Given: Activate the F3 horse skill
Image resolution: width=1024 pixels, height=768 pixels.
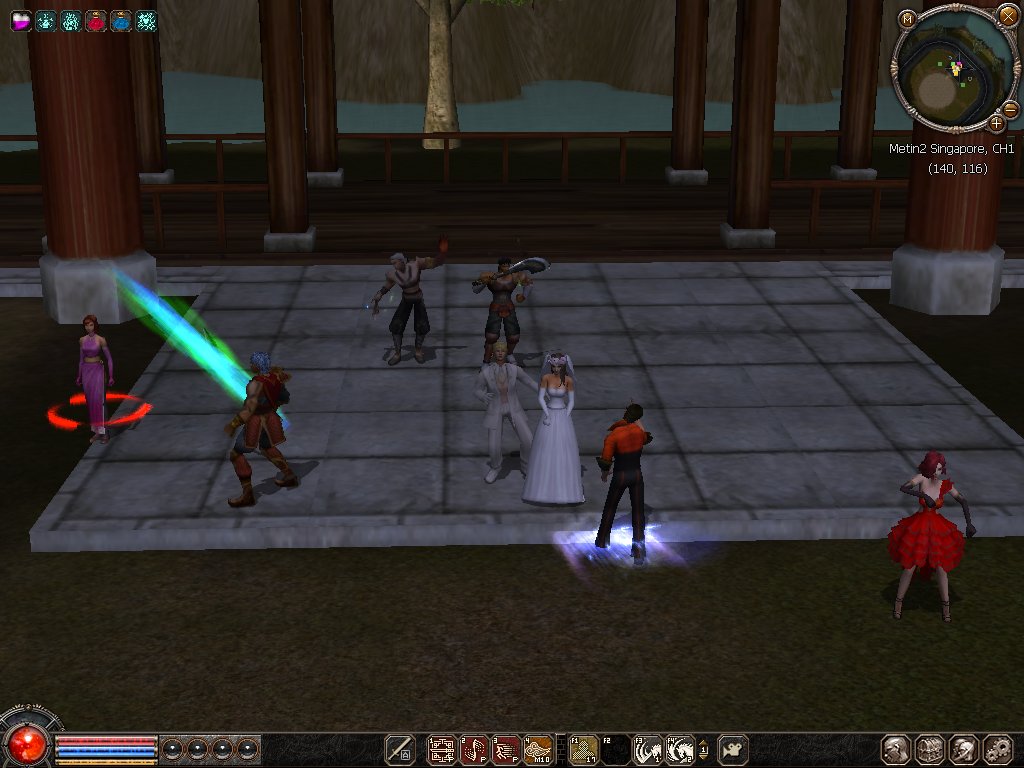Looking at the screenshot, I should pyautogui.click(x=648, y=749).
